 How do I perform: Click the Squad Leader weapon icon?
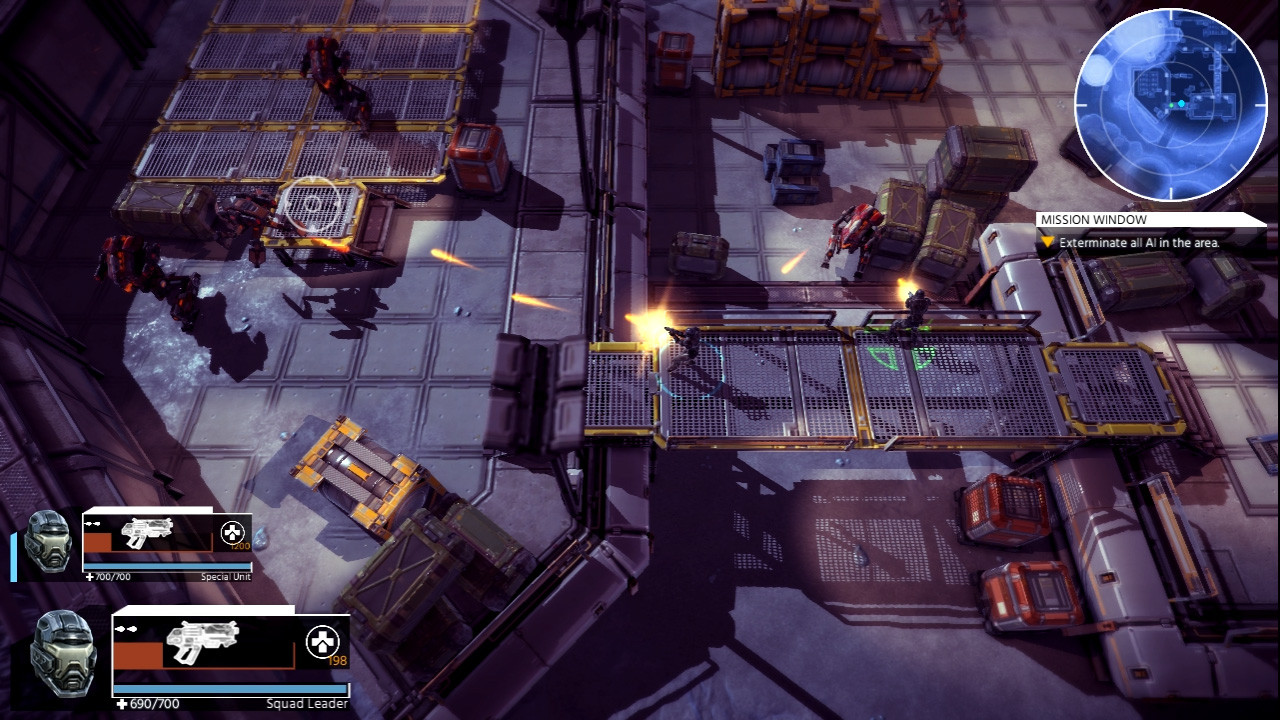(x=201, y=640)
